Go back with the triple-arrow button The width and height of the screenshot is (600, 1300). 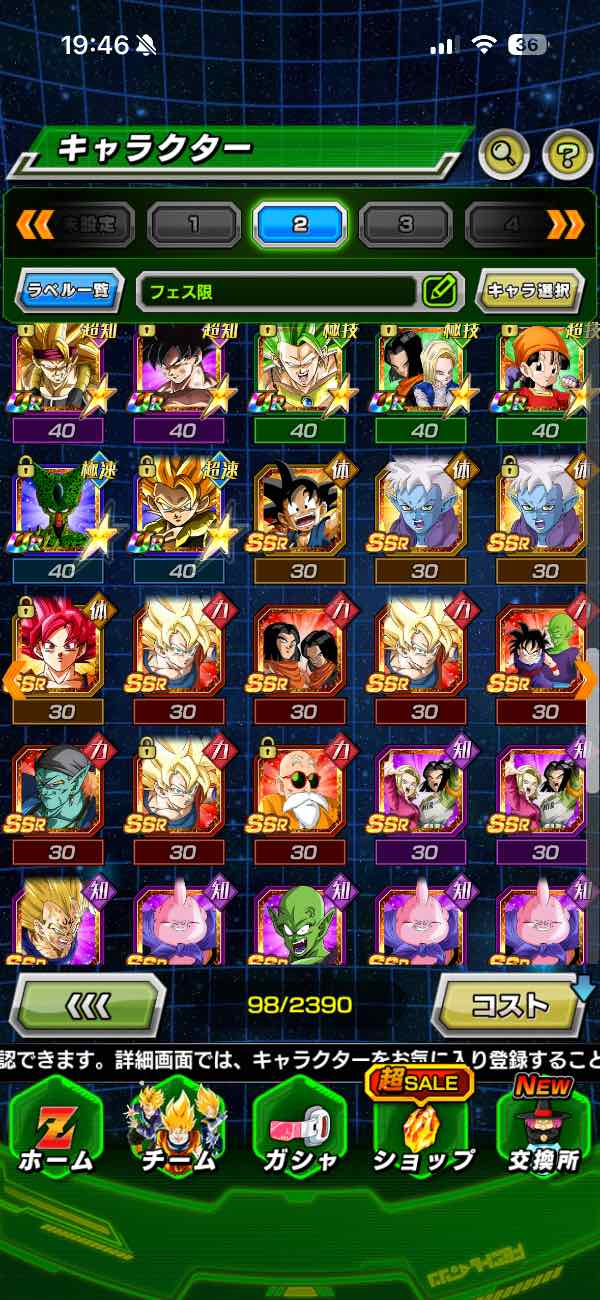[x=87, y=1003]
